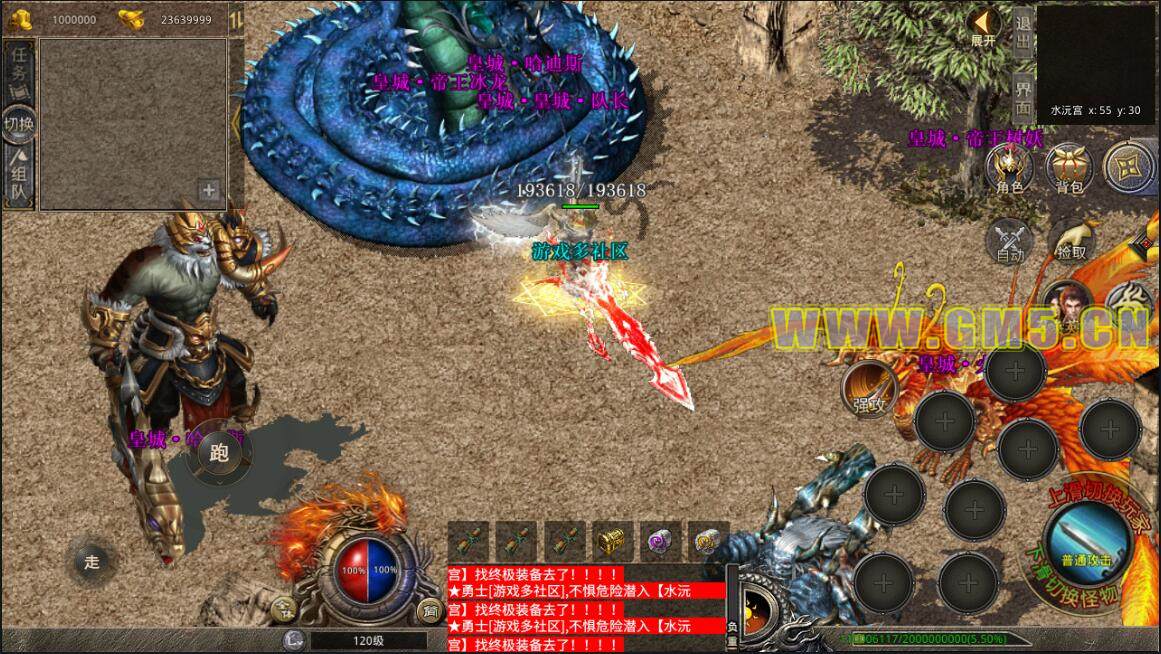
Task: Open the 界面 interface button
Action: (1022, 97)
